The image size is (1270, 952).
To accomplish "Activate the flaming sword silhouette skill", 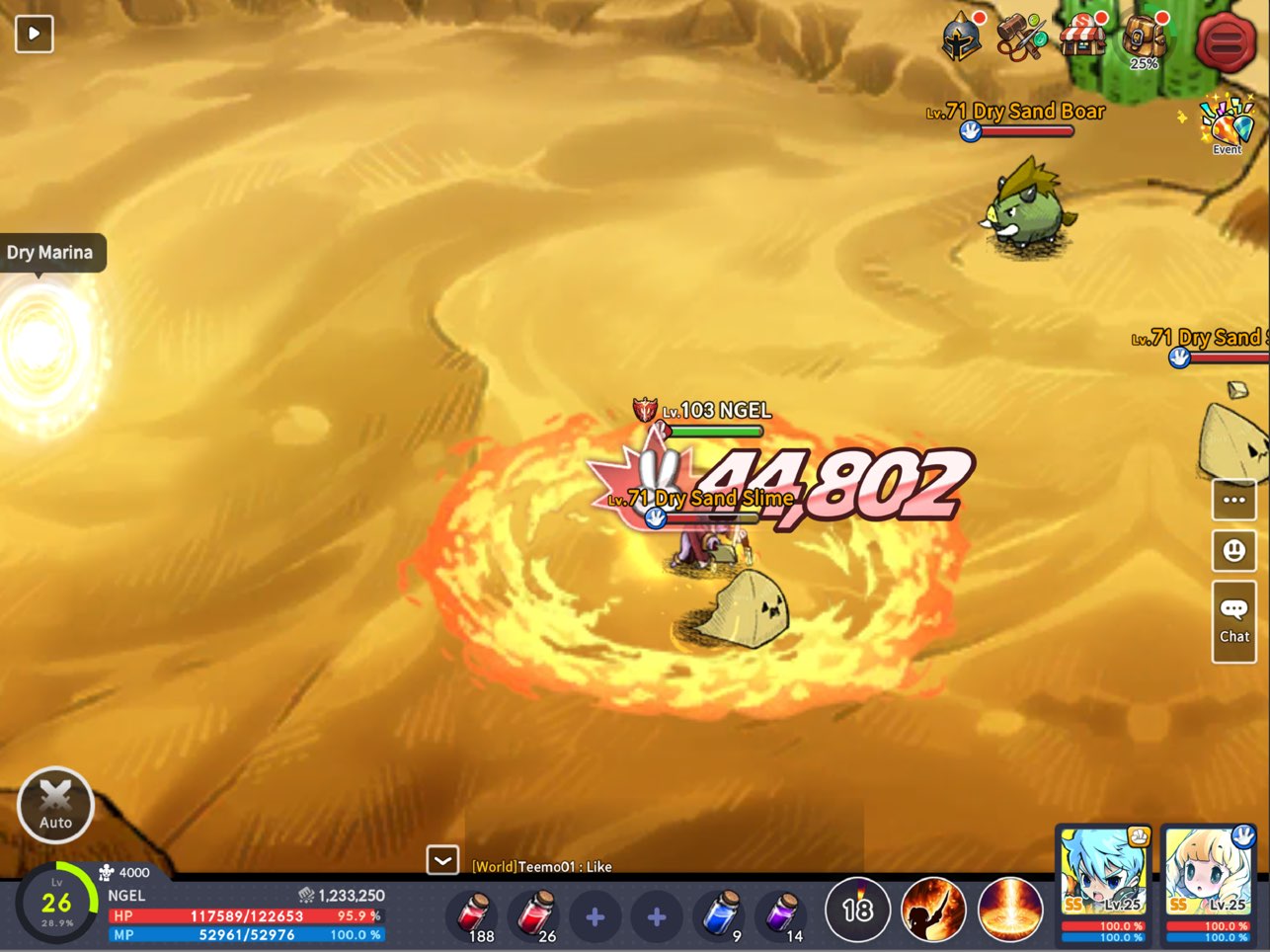I will (933, 910).
